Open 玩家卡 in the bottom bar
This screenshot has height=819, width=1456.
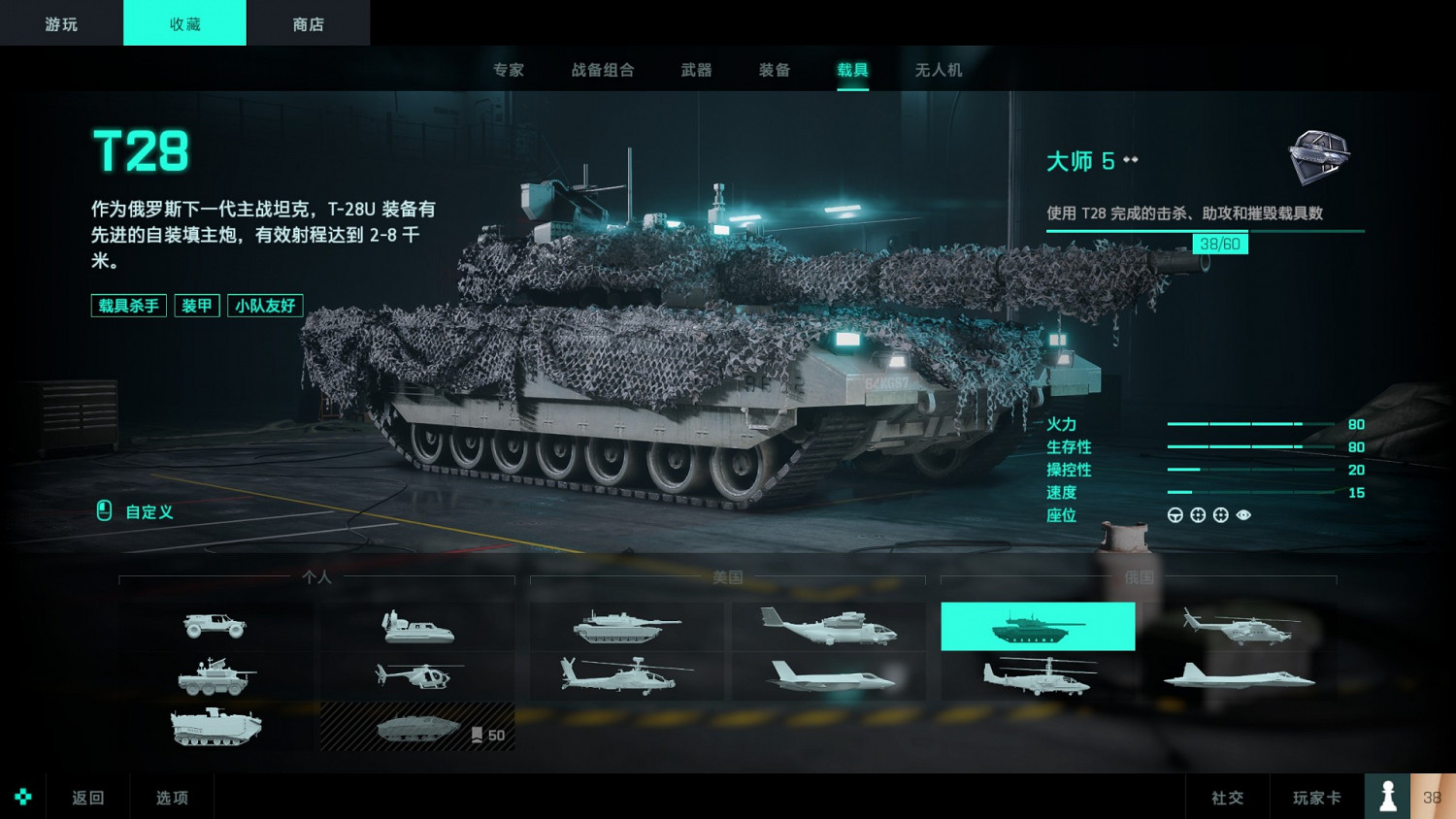coord(1316,796)
